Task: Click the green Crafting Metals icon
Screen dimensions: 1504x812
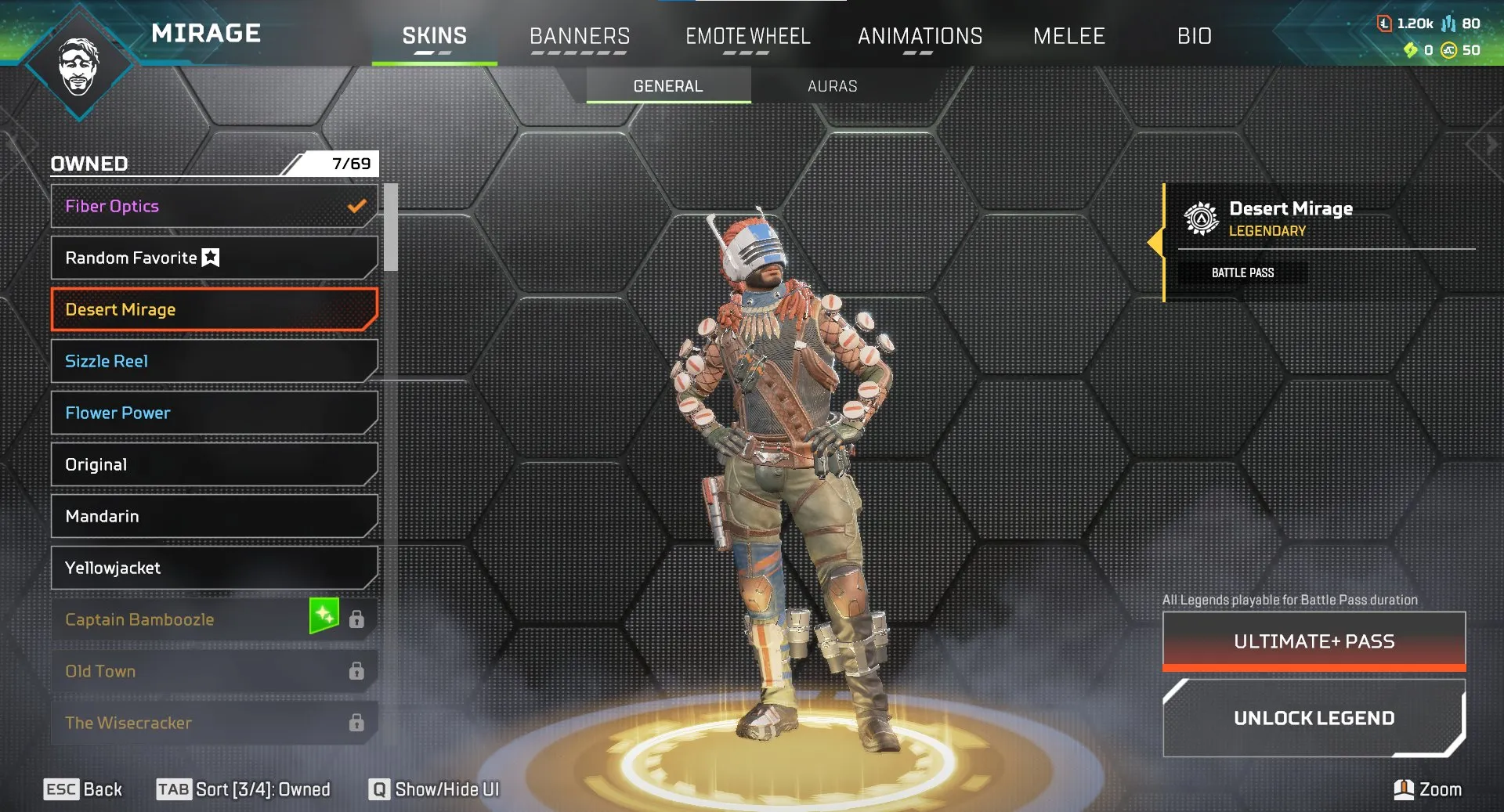Action: point(1412,49)
